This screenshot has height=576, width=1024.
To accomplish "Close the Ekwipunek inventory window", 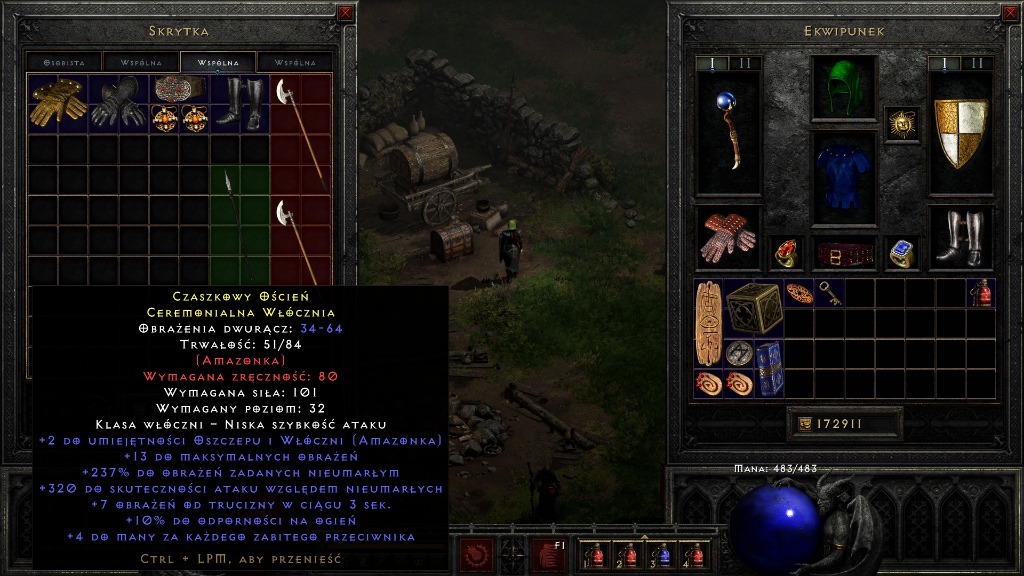I will click(x=1009, y=13).
